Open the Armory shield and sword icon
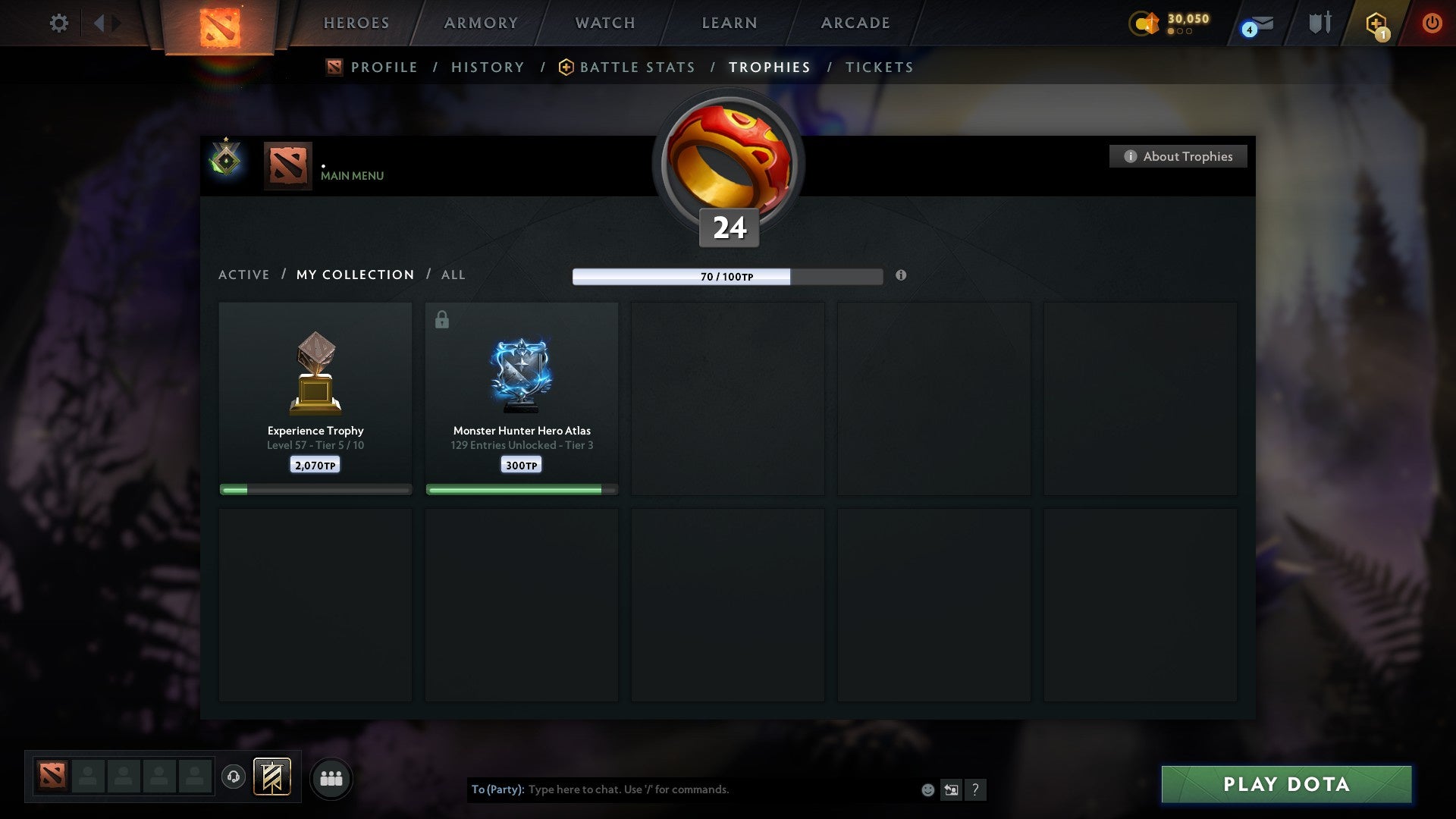The height and width of the screenshot is (819, 1456). 1319,23
